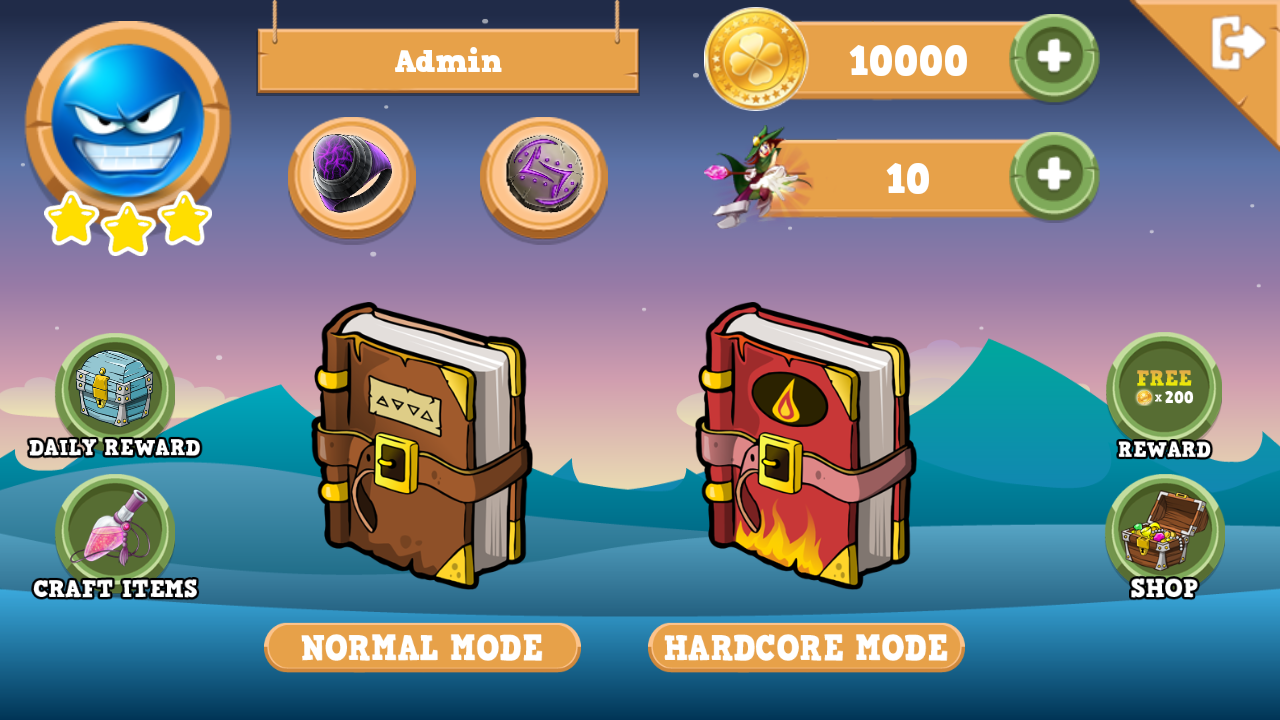Open the Craft Items menu
The width and height of the screenshot is (1280, 720).
115,532
